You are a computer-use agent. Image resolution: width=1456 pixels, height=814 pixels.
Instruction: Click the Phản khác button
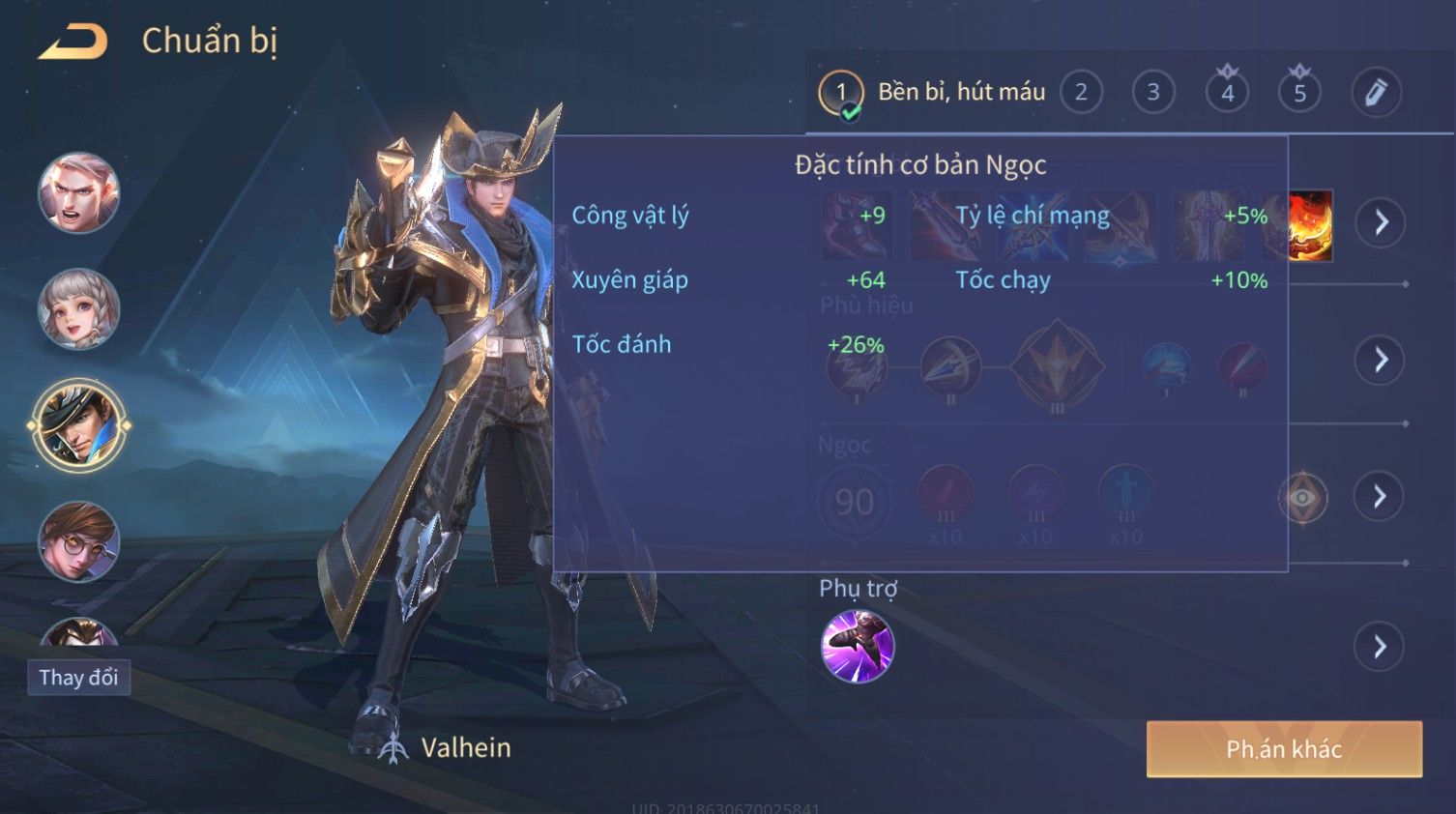(x=1284, y=749)
